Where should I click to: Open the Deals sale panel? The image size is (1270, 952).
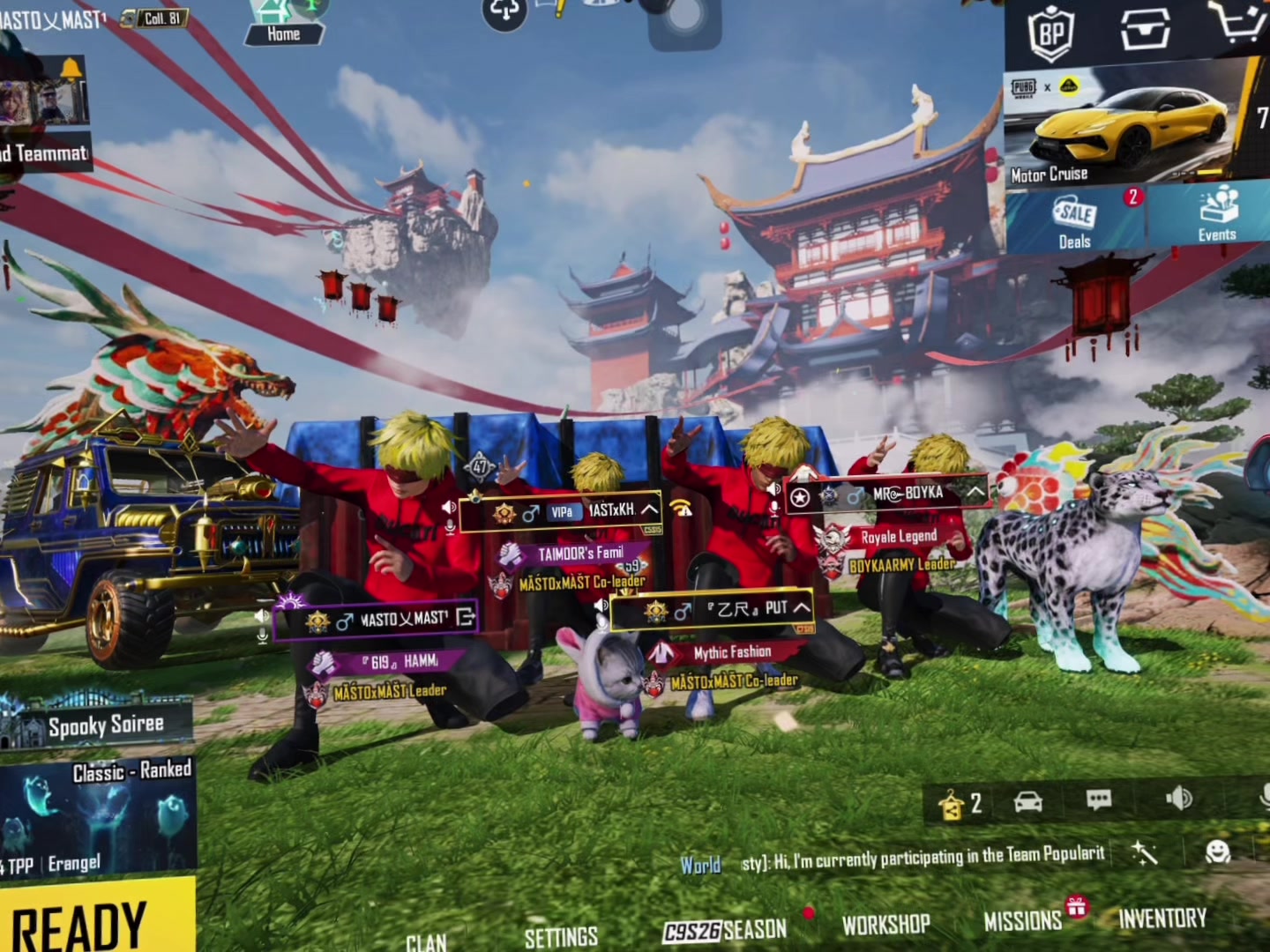point(1075,220)
